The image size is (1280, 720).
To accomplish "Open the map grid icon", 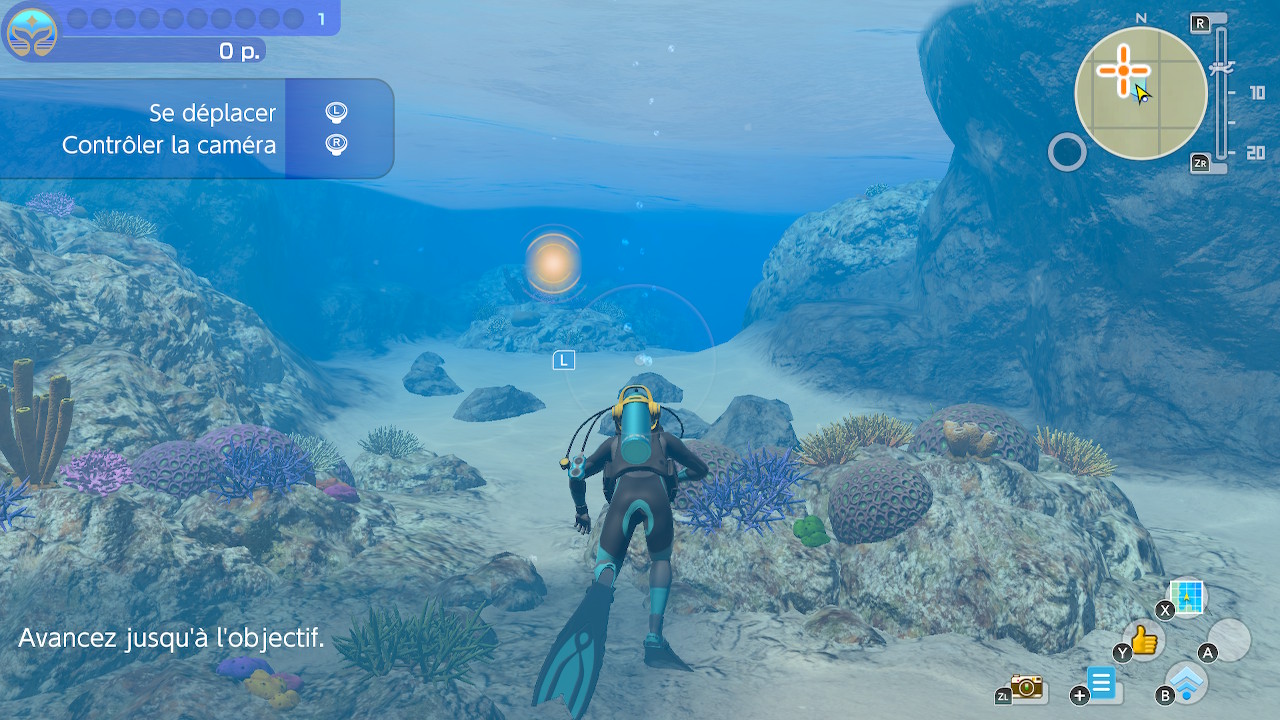I will click(1188, 598).
